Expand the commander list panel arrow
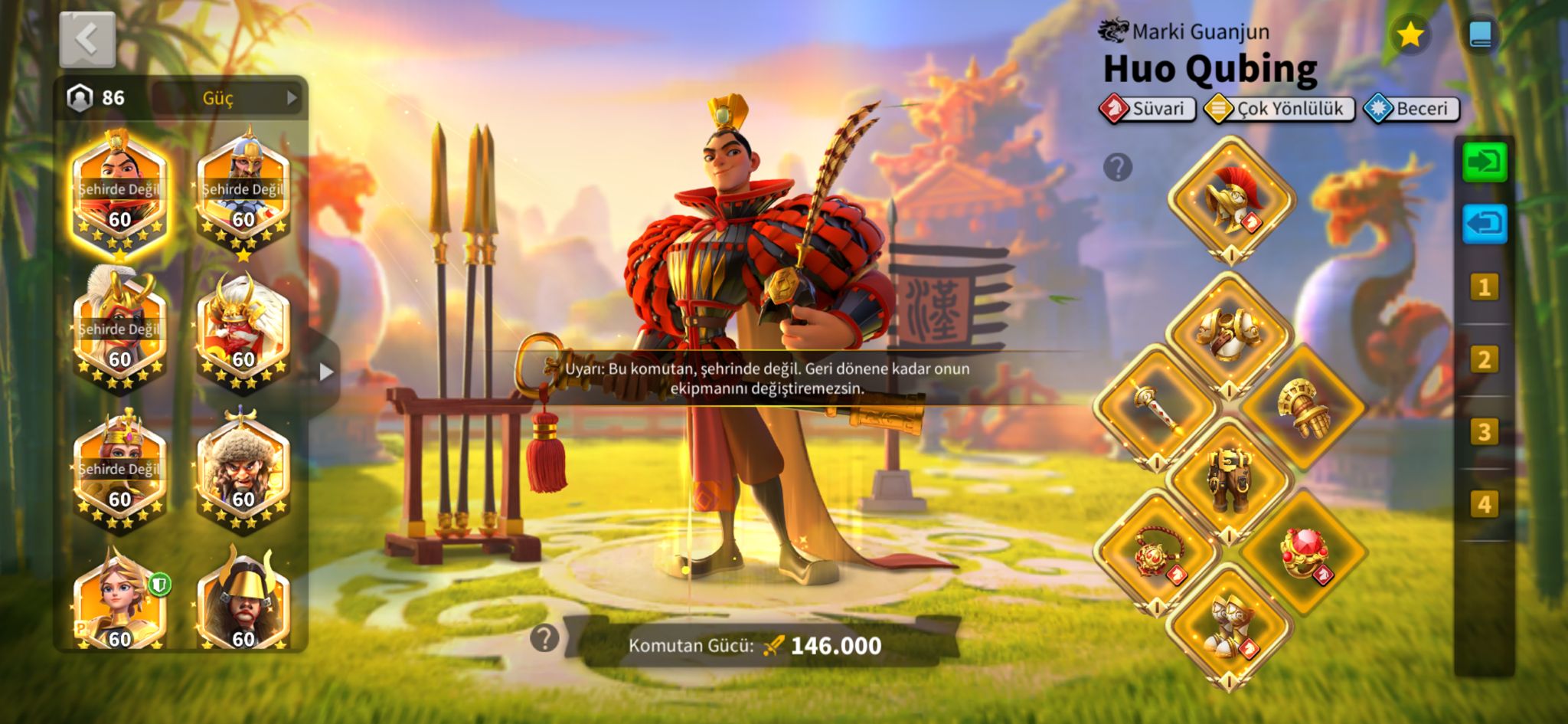 [x=326, y=372]
